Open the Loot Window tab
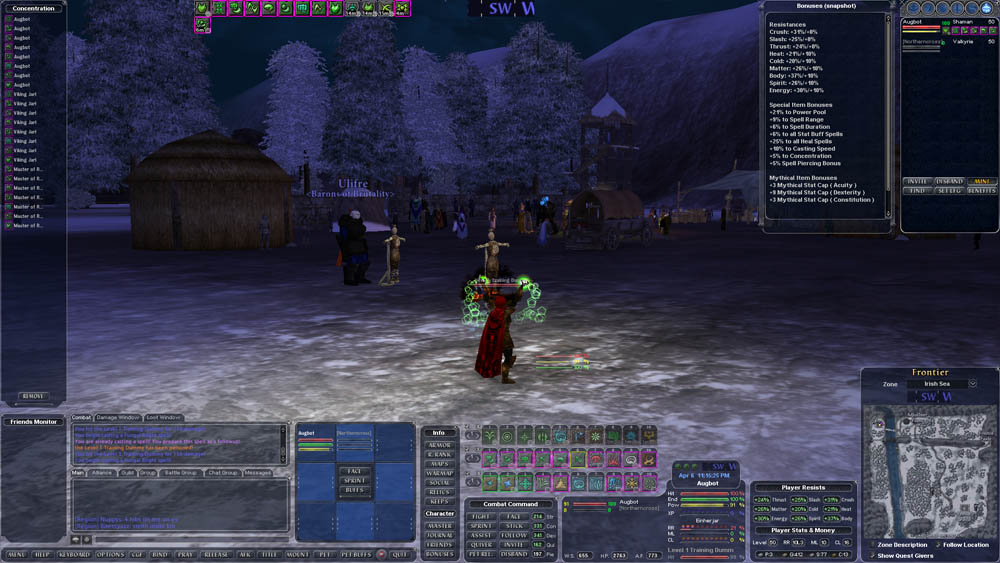The width and height of the screenshot is (1000, 563). (x=164, y=417)
